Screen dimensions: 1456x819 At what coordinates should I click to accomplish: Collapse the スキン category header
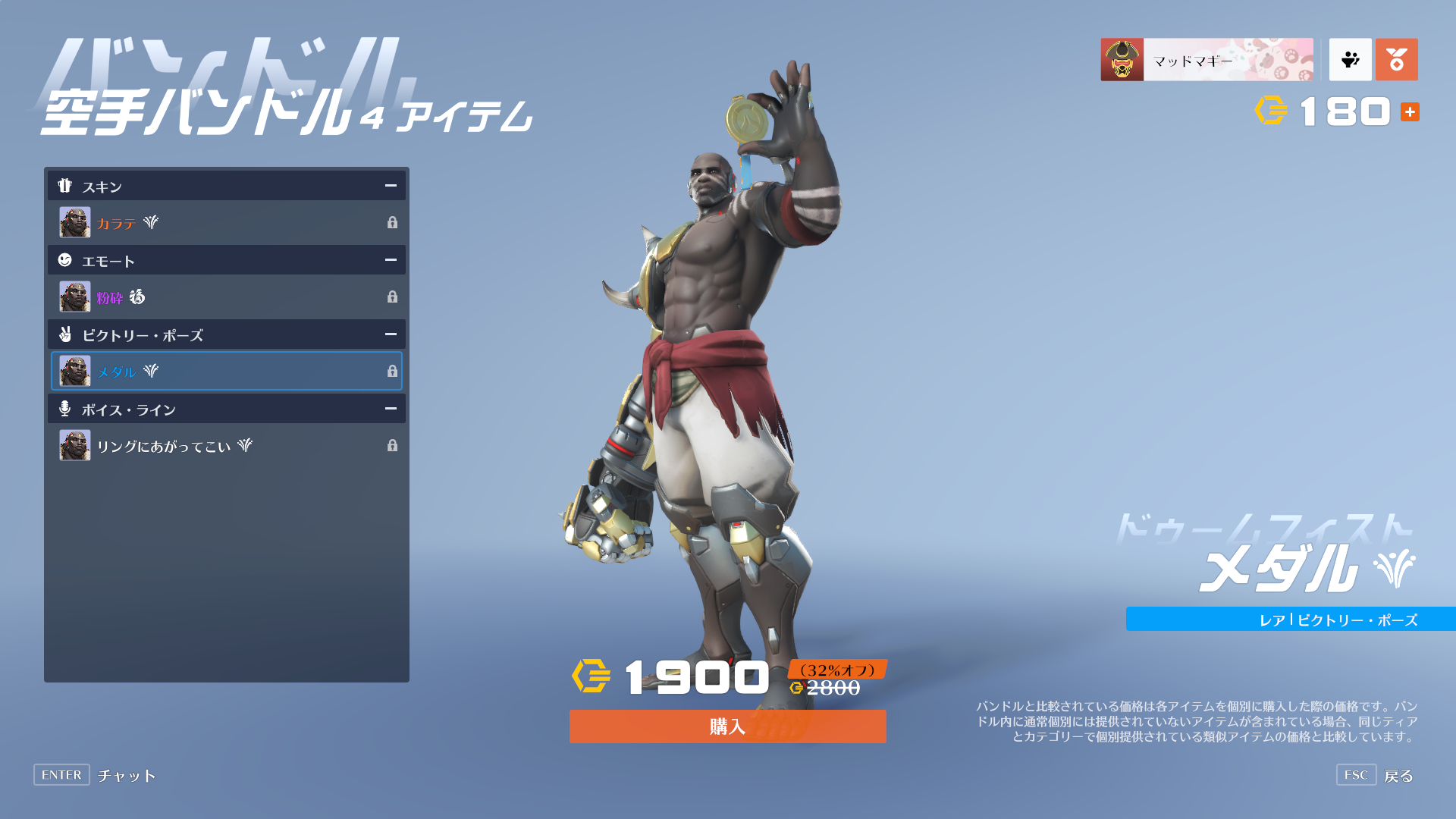coord(391,186)
